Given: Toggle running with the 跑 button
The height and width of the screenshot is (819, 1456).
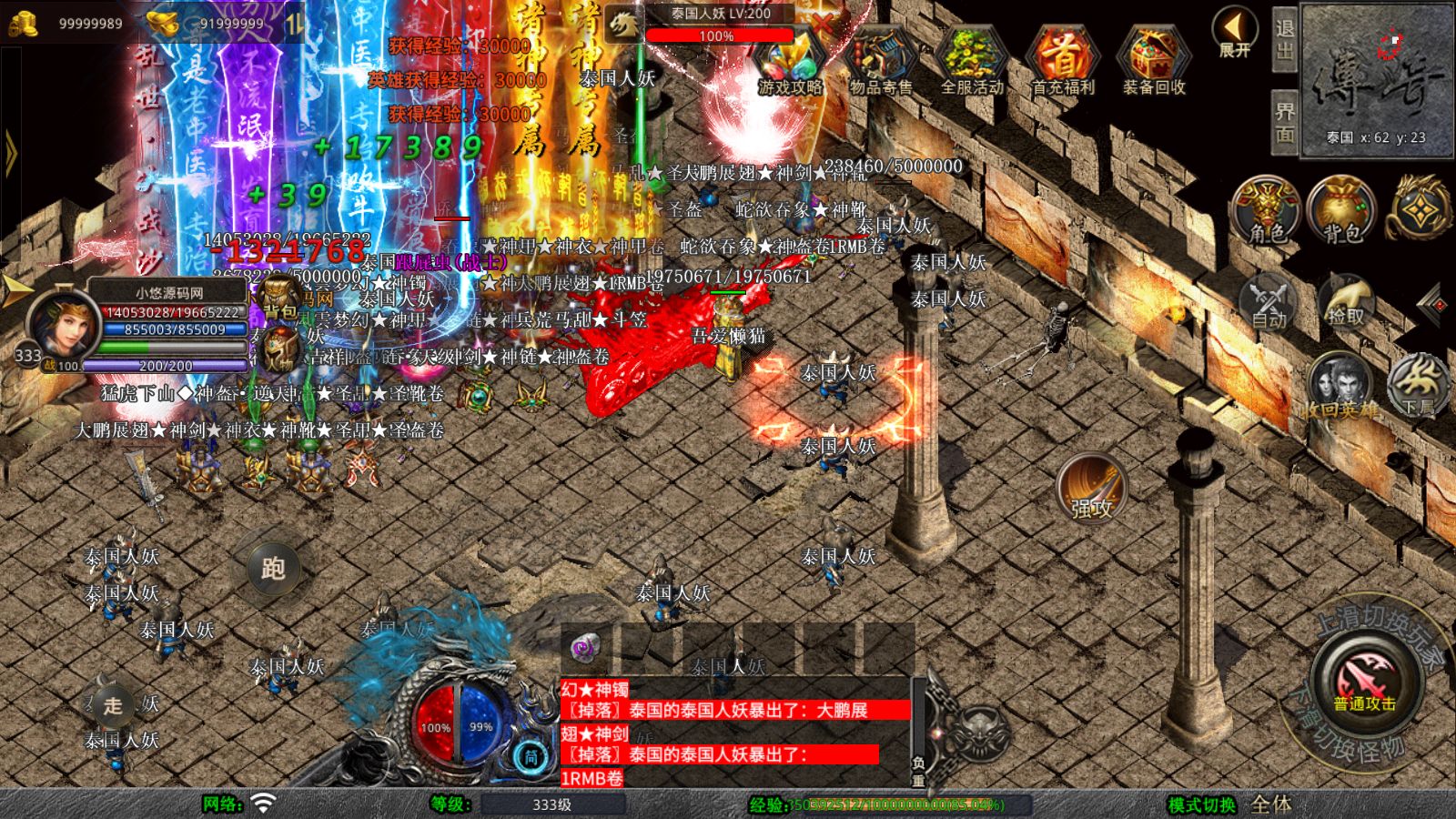Looking at the screenshot, I should tap(275, 566).
